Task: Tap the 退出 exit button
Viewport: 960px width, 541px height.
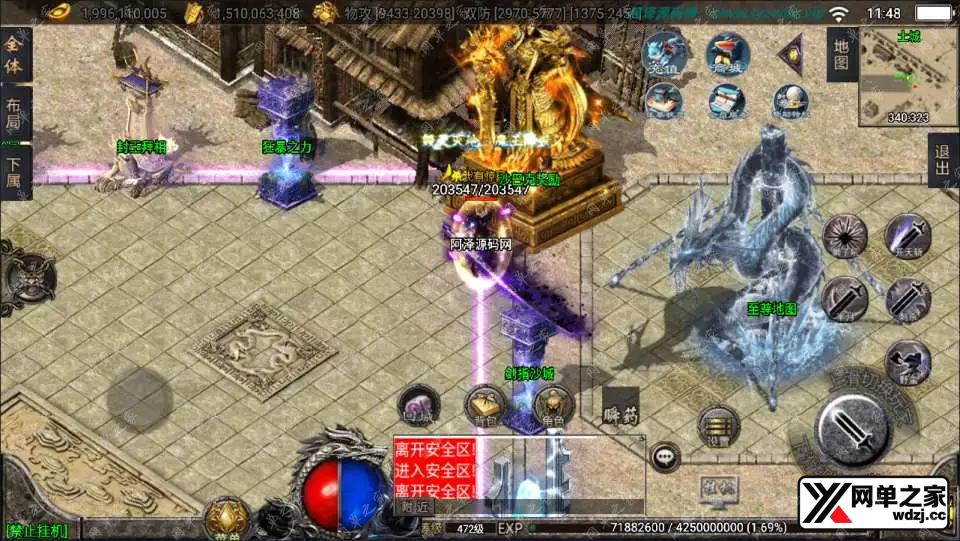Action: pos(943,161)
